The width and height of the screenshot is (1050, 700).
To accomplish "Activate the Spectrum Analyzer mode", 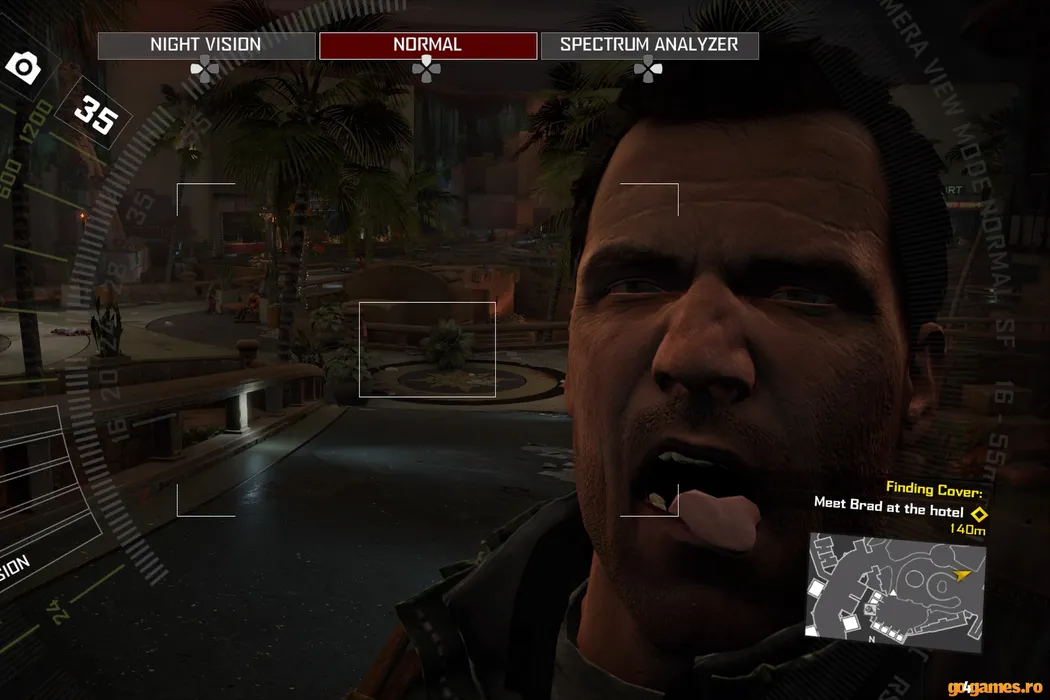I will click(x=649, y=45).
